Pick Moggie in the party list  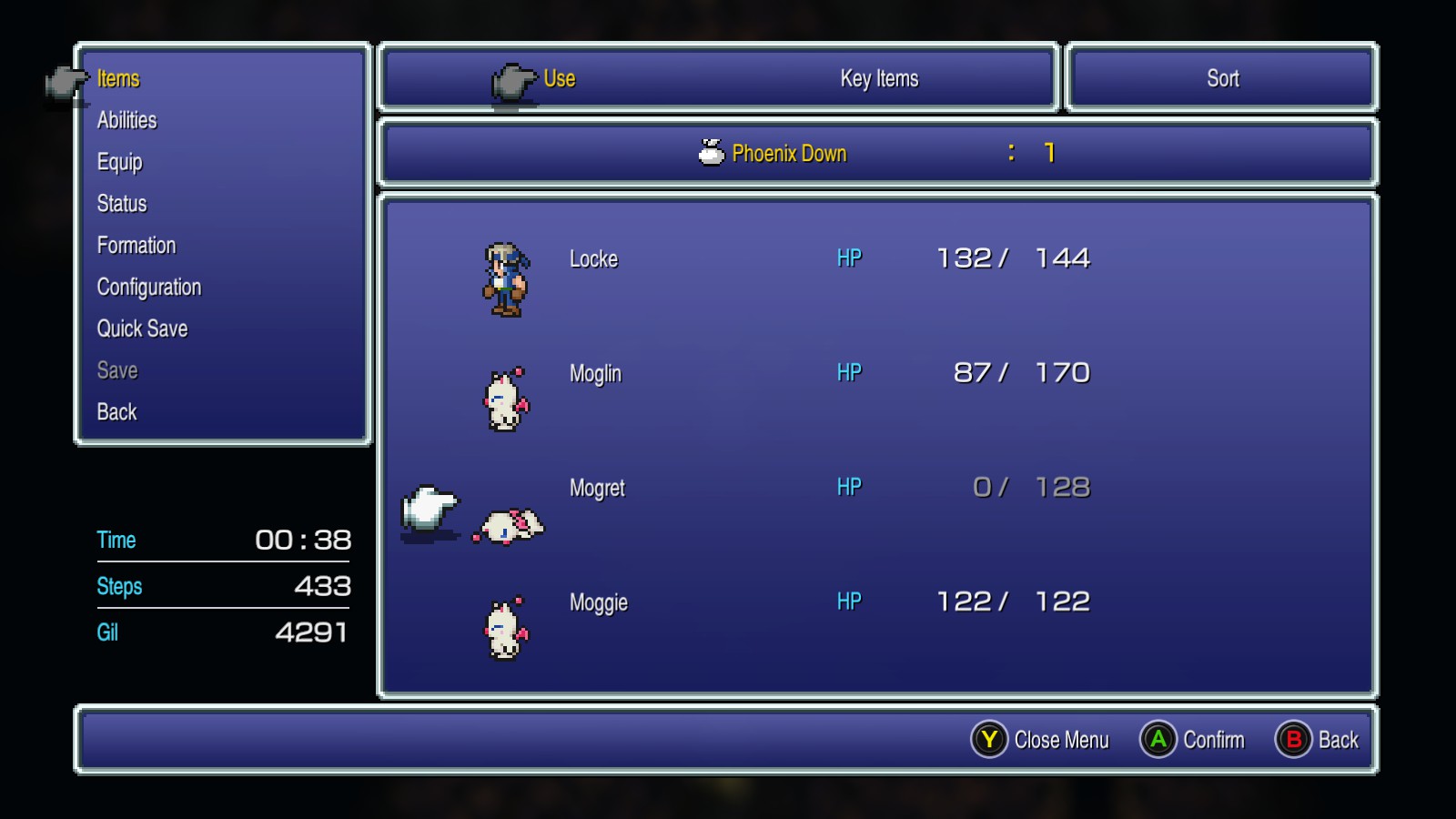[x=598, y=603]
